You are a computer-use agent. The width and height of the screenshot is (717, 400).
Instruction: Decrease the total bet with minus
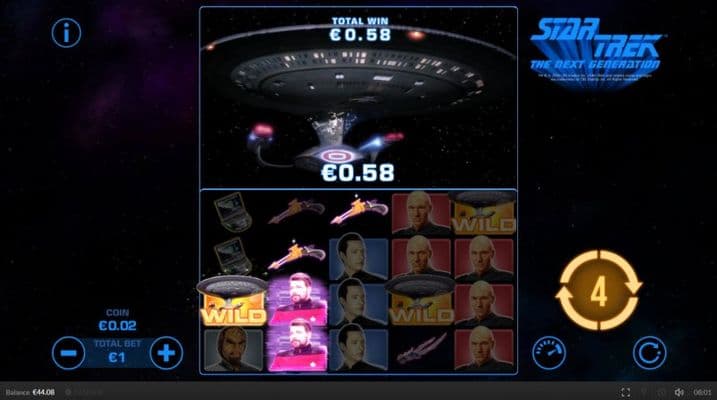(x=68, y=352)
